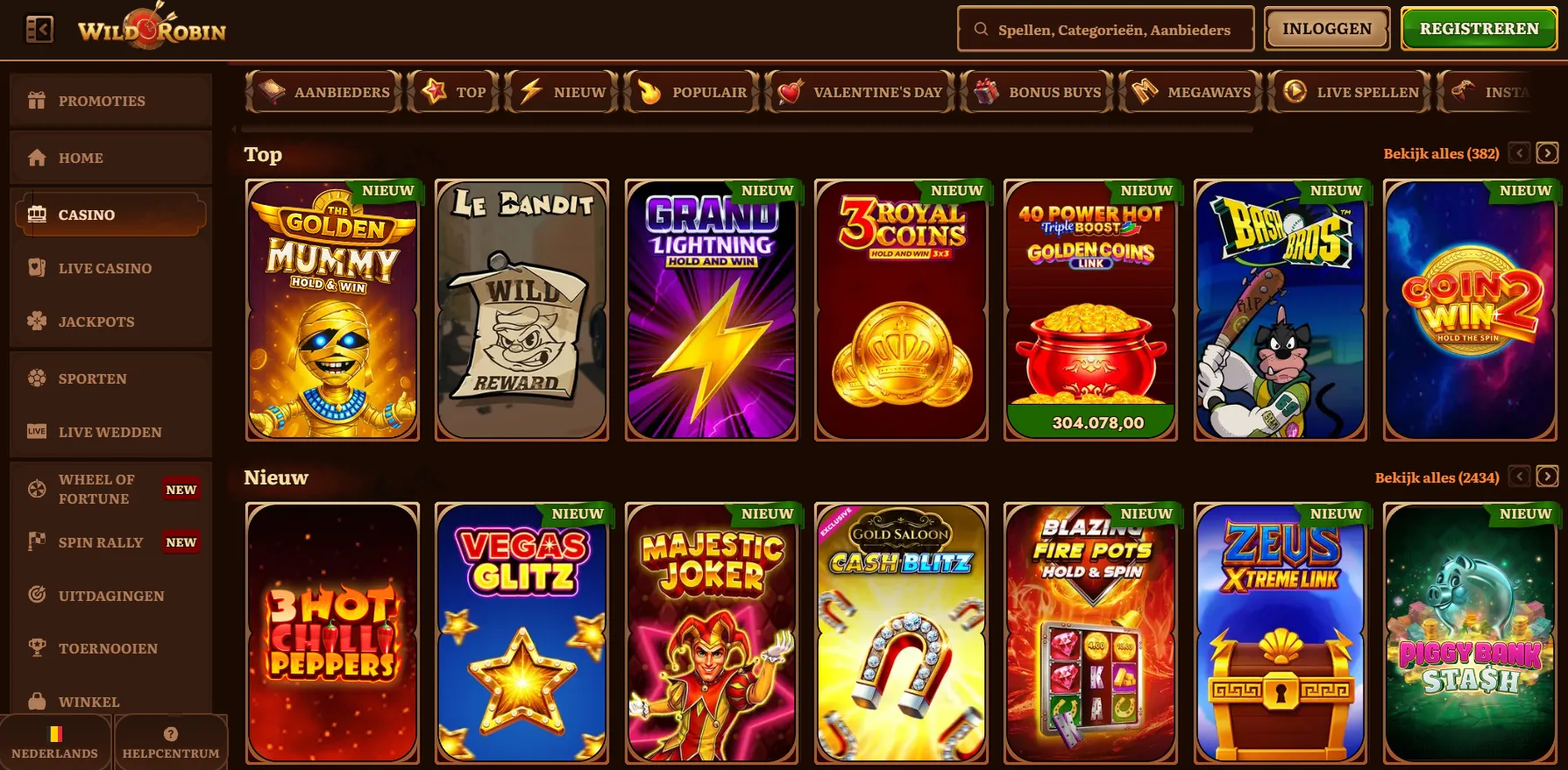Select the Bonus Buys category

pos(1038,91)
